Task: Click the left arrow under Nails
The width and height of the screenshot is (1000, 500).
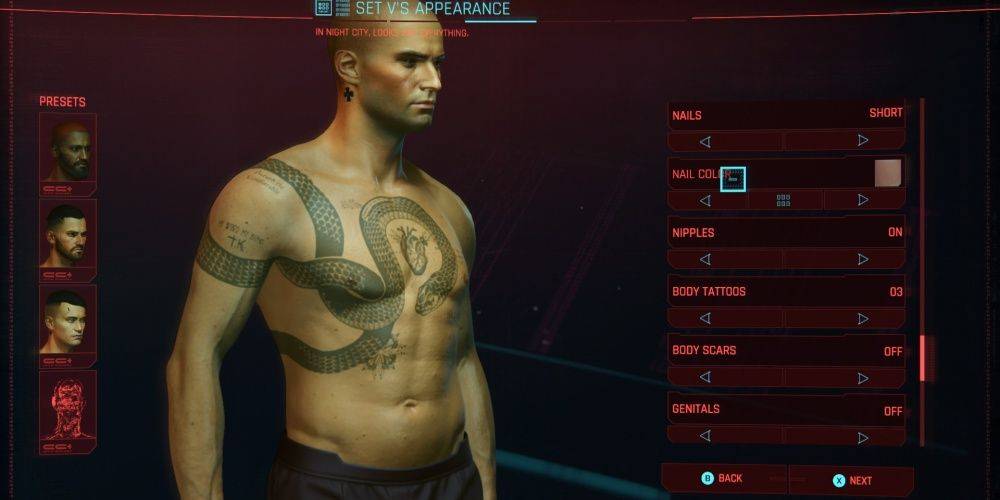Action: [705, 141]
